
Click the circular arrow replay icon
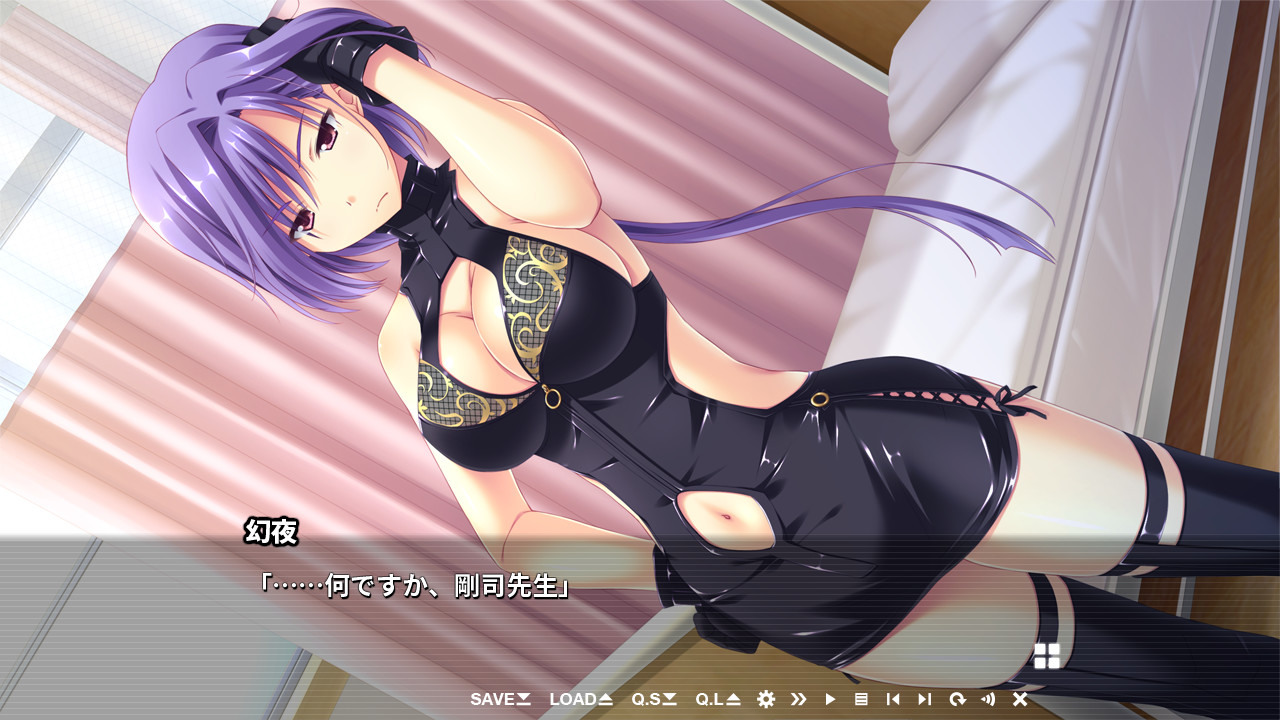957,699
